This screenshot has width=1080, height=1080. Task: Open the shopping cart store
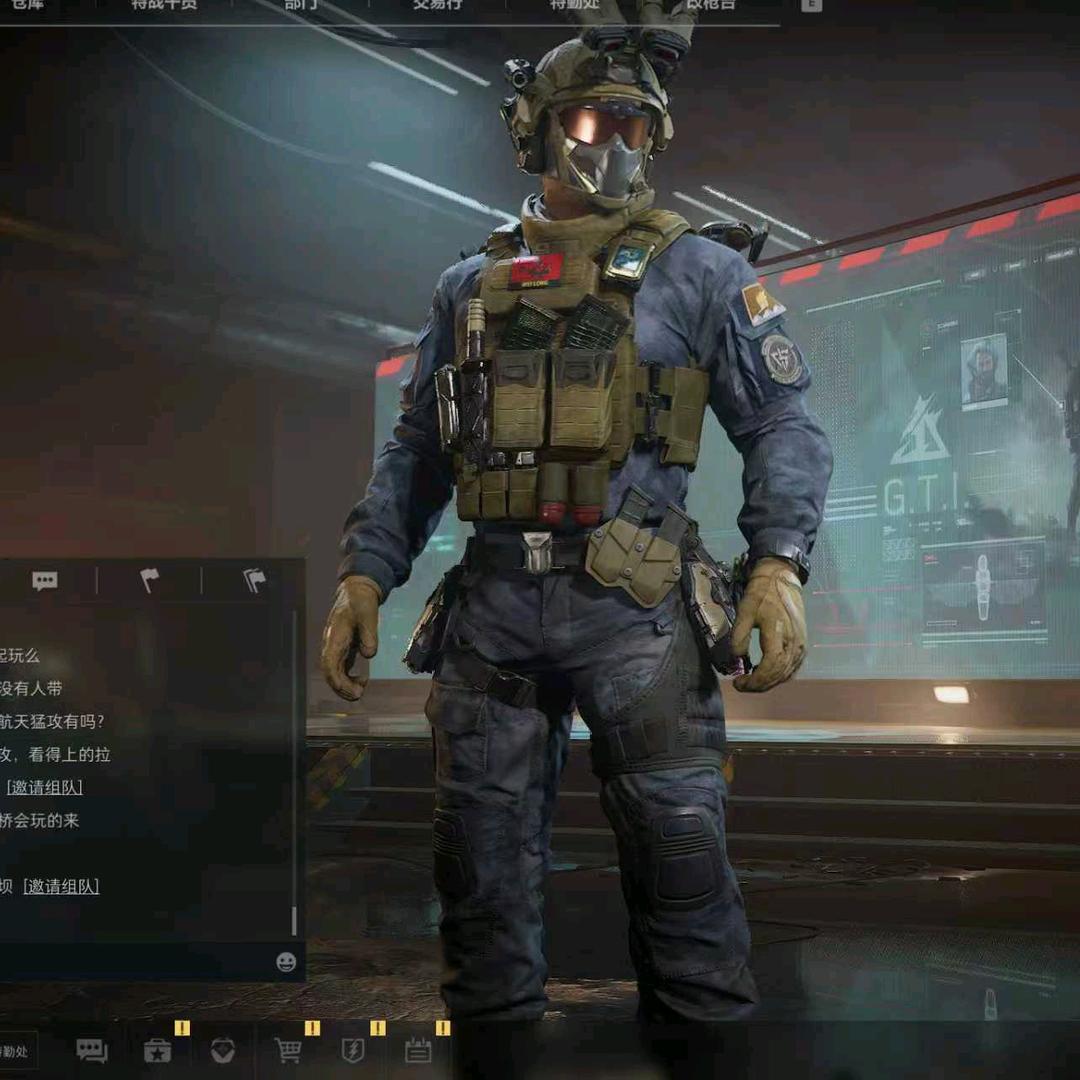288,1050
